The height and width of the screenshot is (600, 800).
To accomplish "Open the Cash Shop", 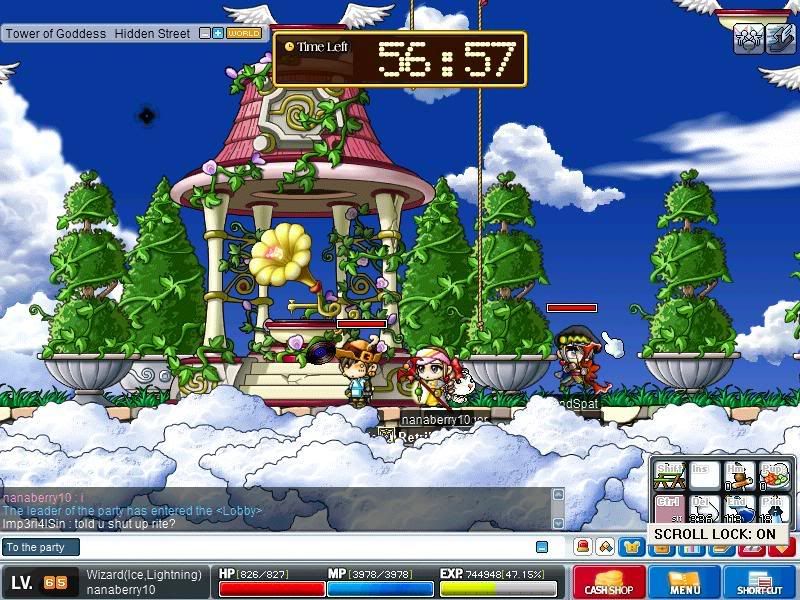I will (608, 582).
